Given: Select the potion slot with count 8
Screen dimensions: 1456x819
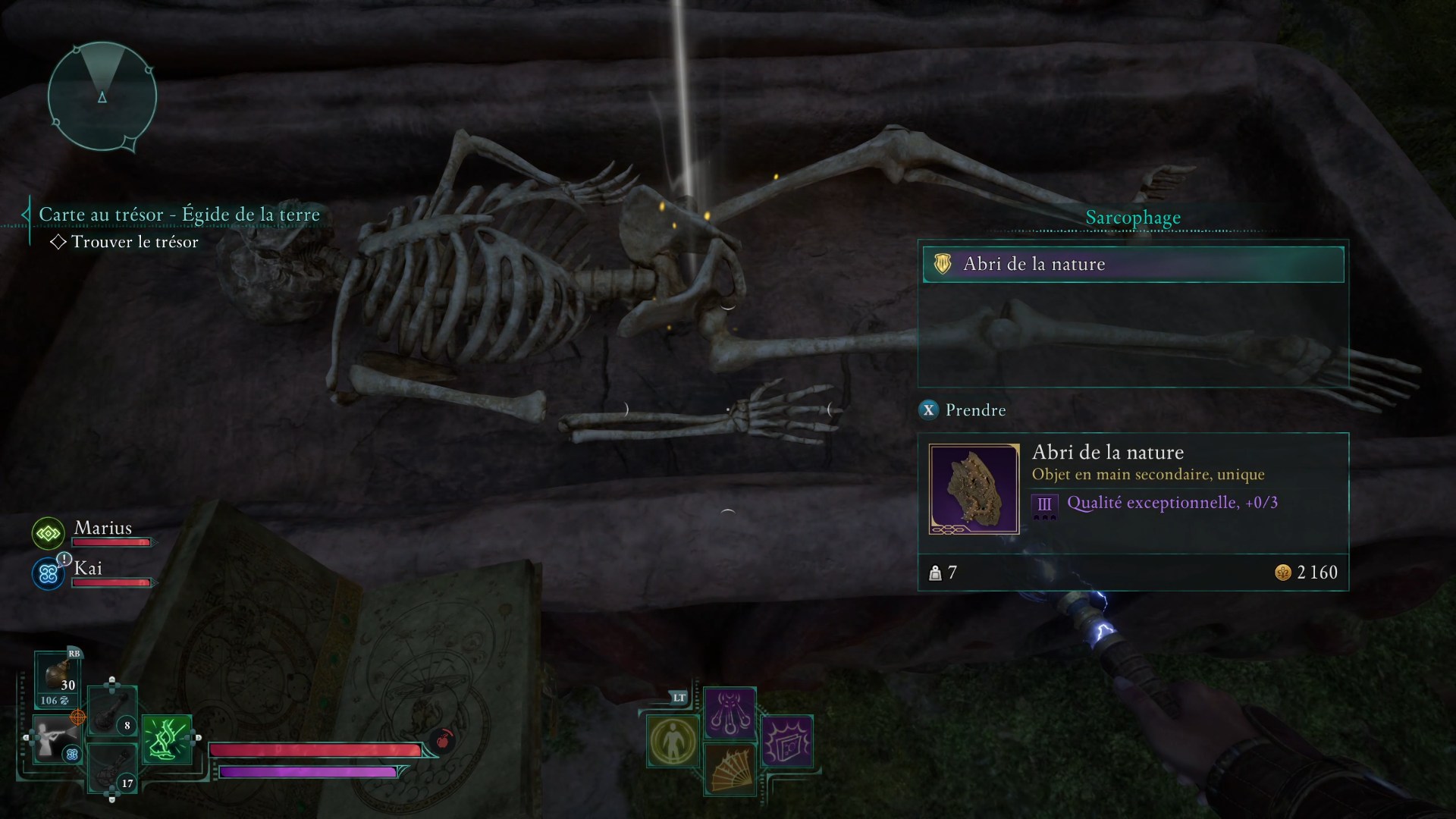Looking at the screenshot, I should [x=112, y=712].
